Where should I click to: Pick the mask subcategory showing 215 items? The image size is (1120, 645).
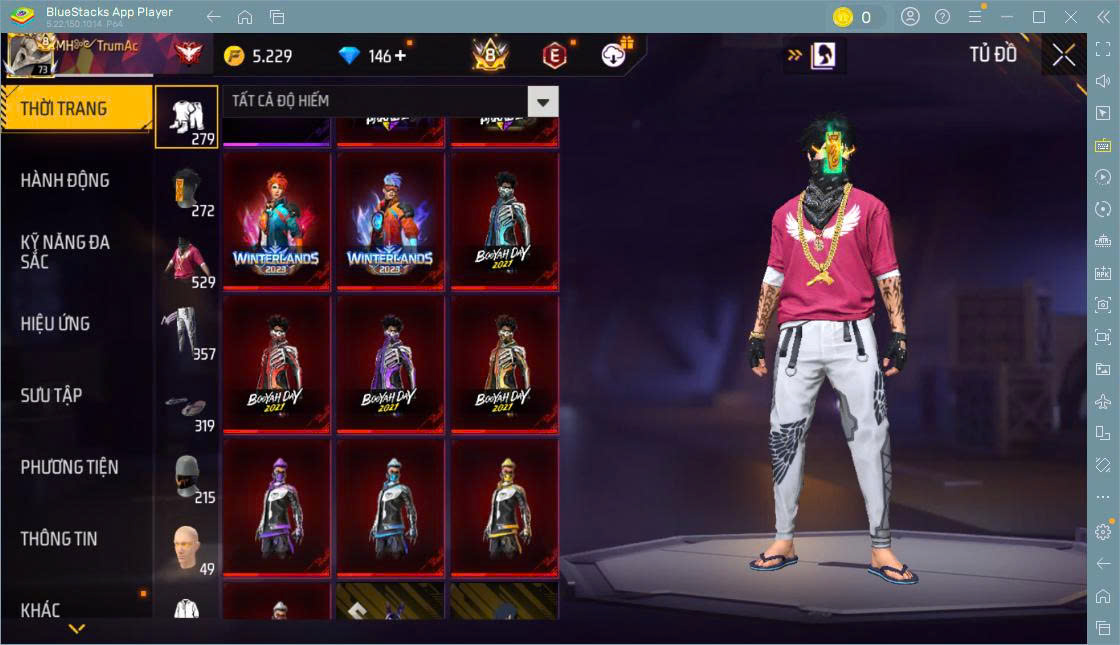[186, 477]
